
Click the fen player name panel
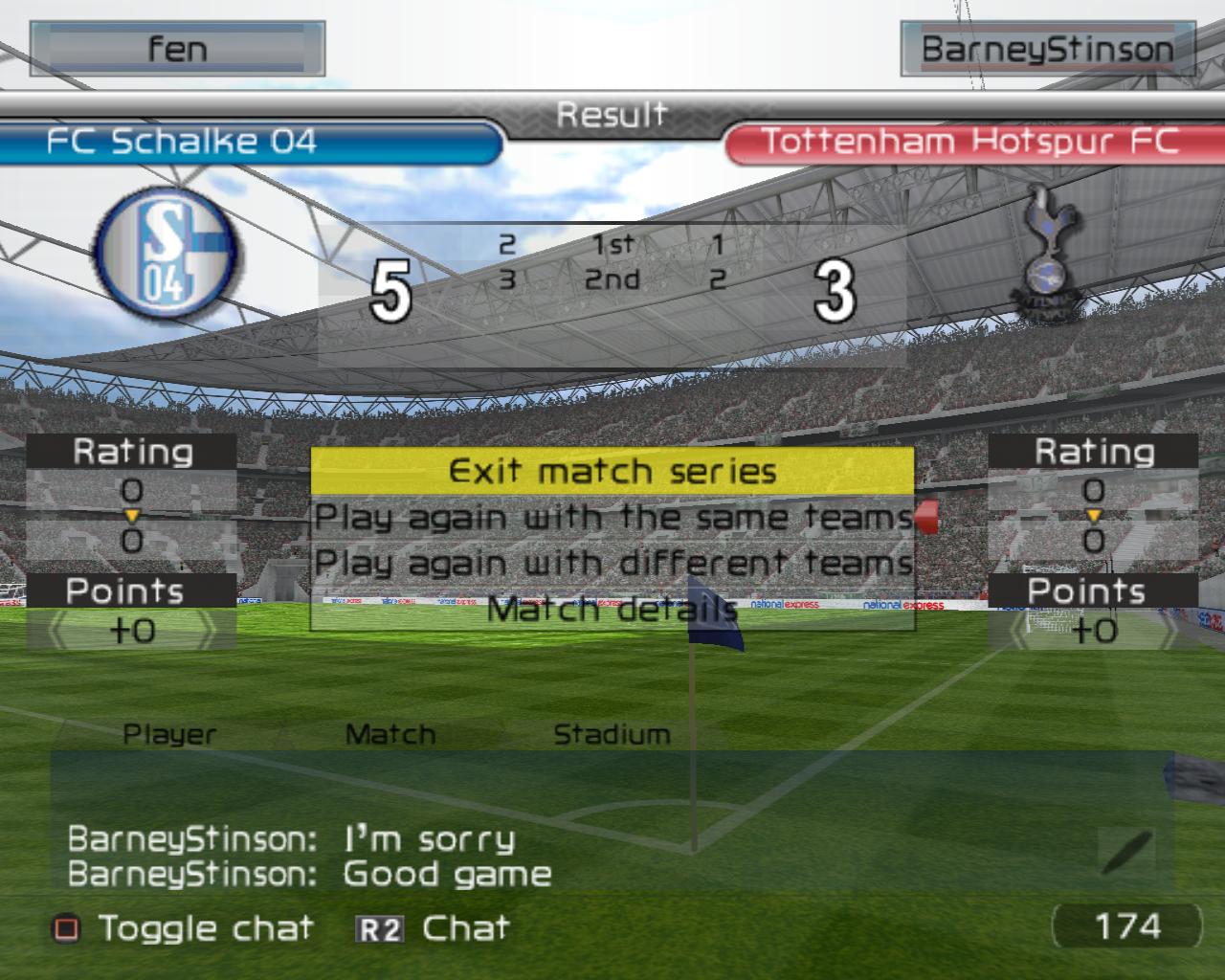(x=178, y=49)
